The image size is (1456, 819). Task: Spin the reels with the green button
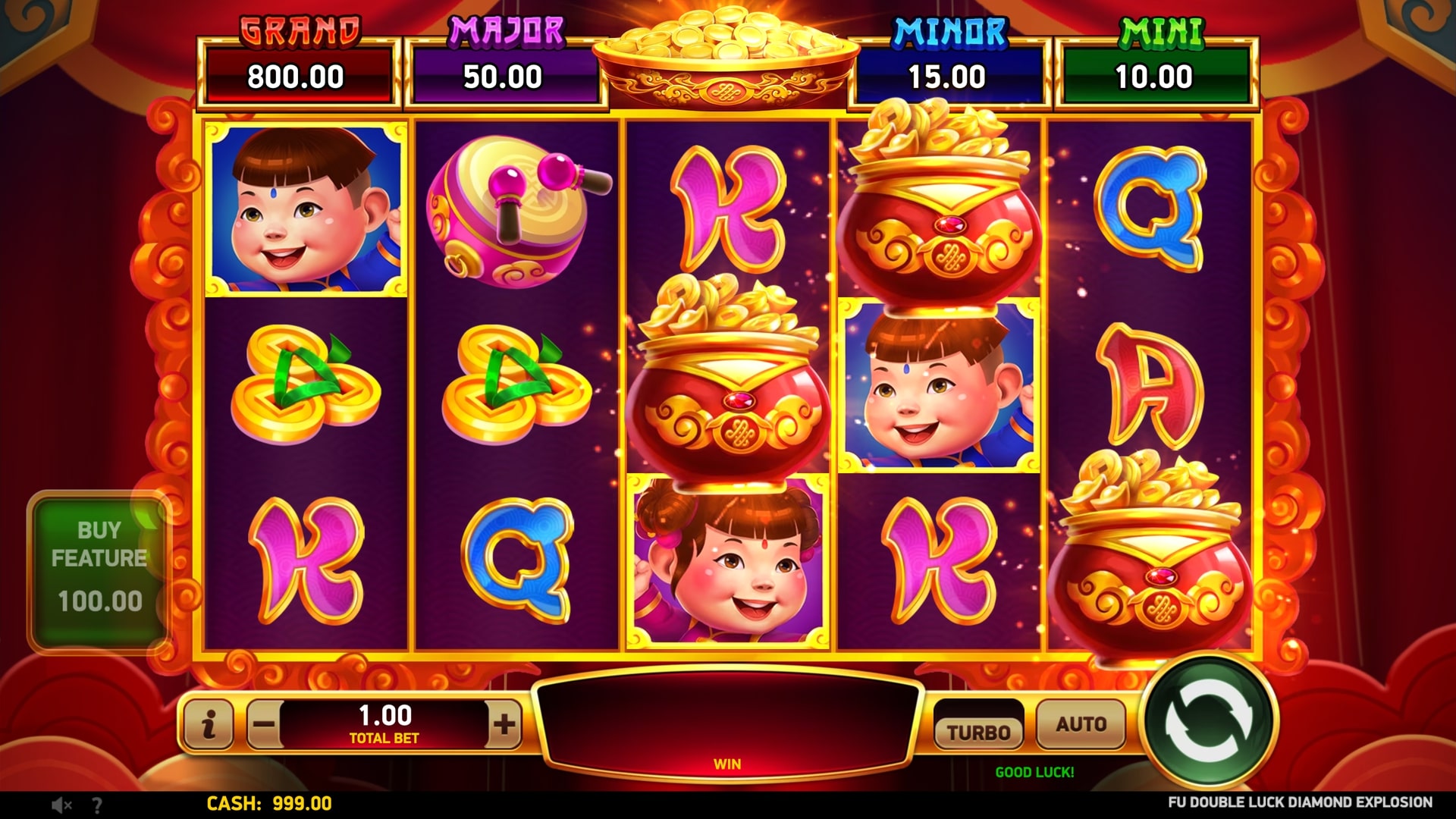tap(1209, 723)
